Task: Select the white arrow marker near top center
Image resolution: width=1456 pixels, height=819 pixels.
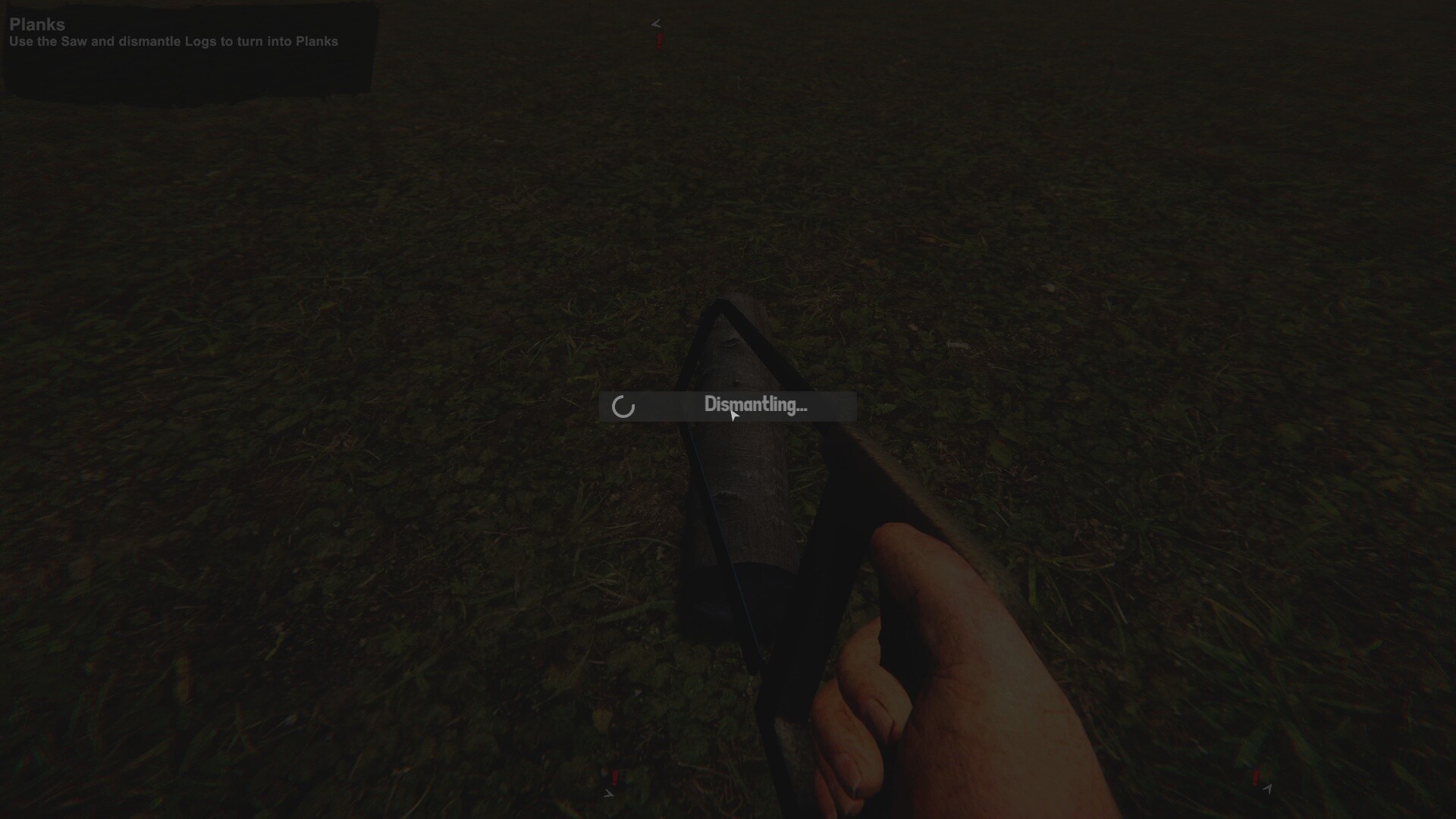Action: coord(655,23)
